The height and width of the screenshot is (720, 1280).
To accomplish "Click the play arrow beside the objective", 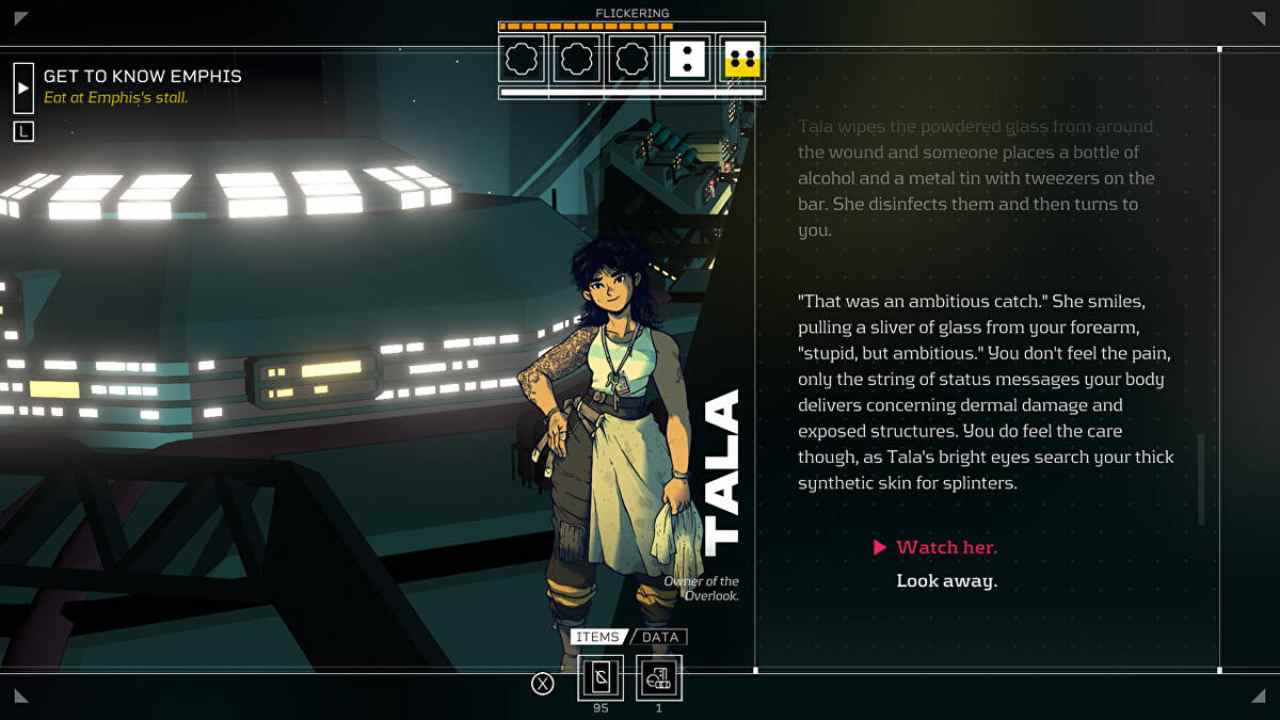I will [23, 88].
